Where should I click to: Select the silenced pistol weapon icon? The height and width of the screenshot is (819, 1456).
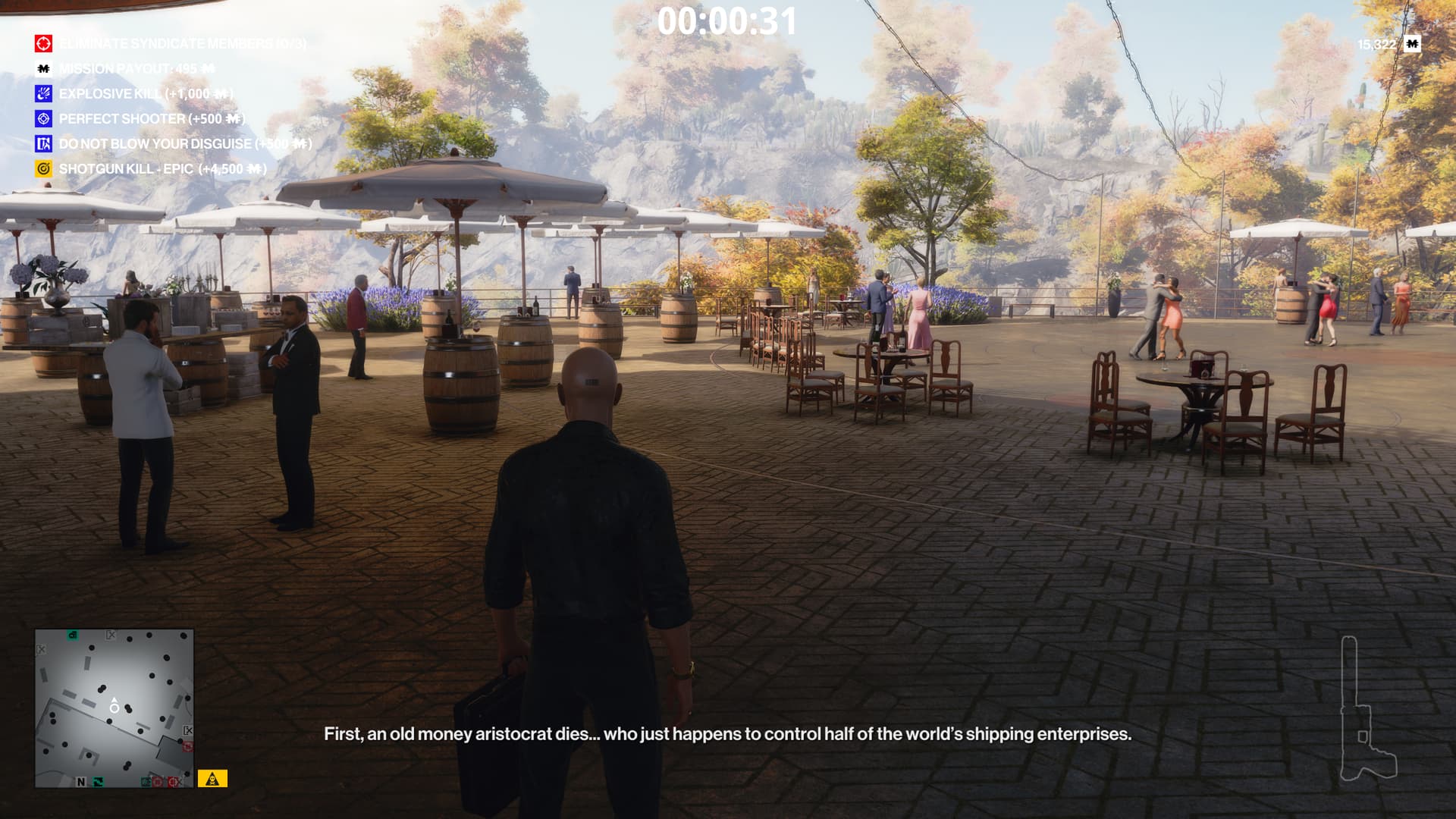(x=1364, y=710)
